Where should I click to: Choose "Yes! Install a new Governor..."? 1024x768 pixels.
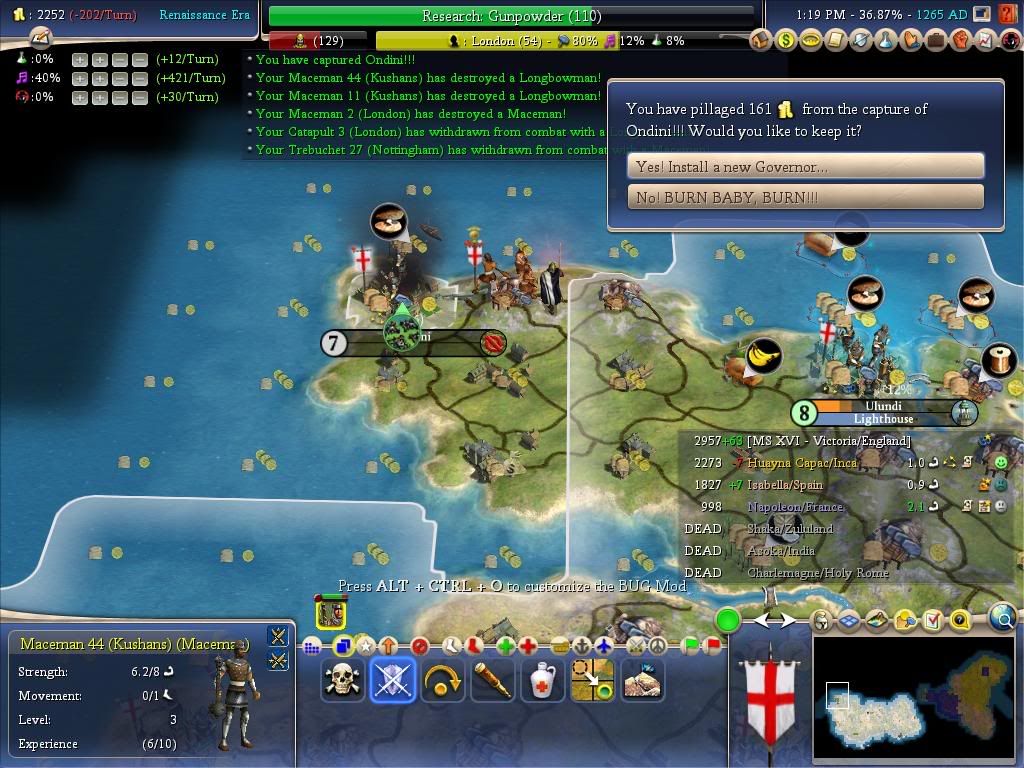805,166
